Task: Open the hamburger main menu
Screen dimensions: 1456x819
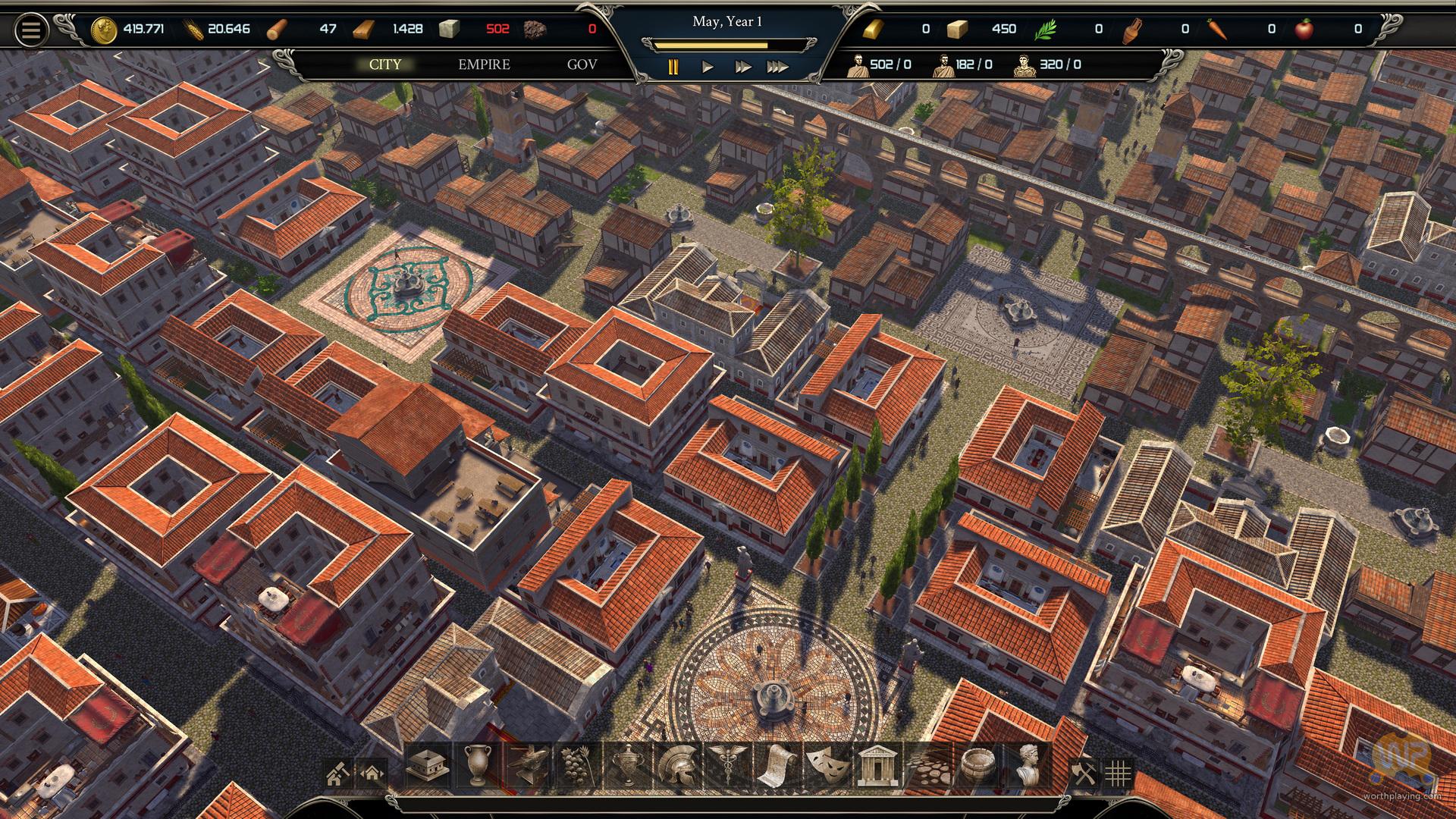Action: (31, 30)
